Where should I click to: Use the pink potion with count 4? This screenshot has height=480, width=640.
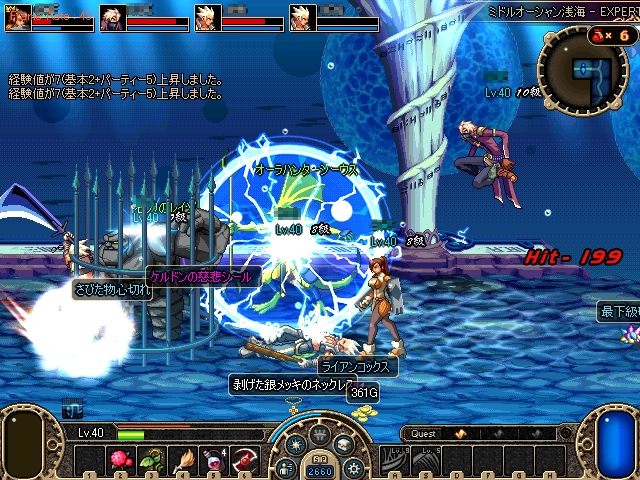pyautogui.click(x=215, y=460)
